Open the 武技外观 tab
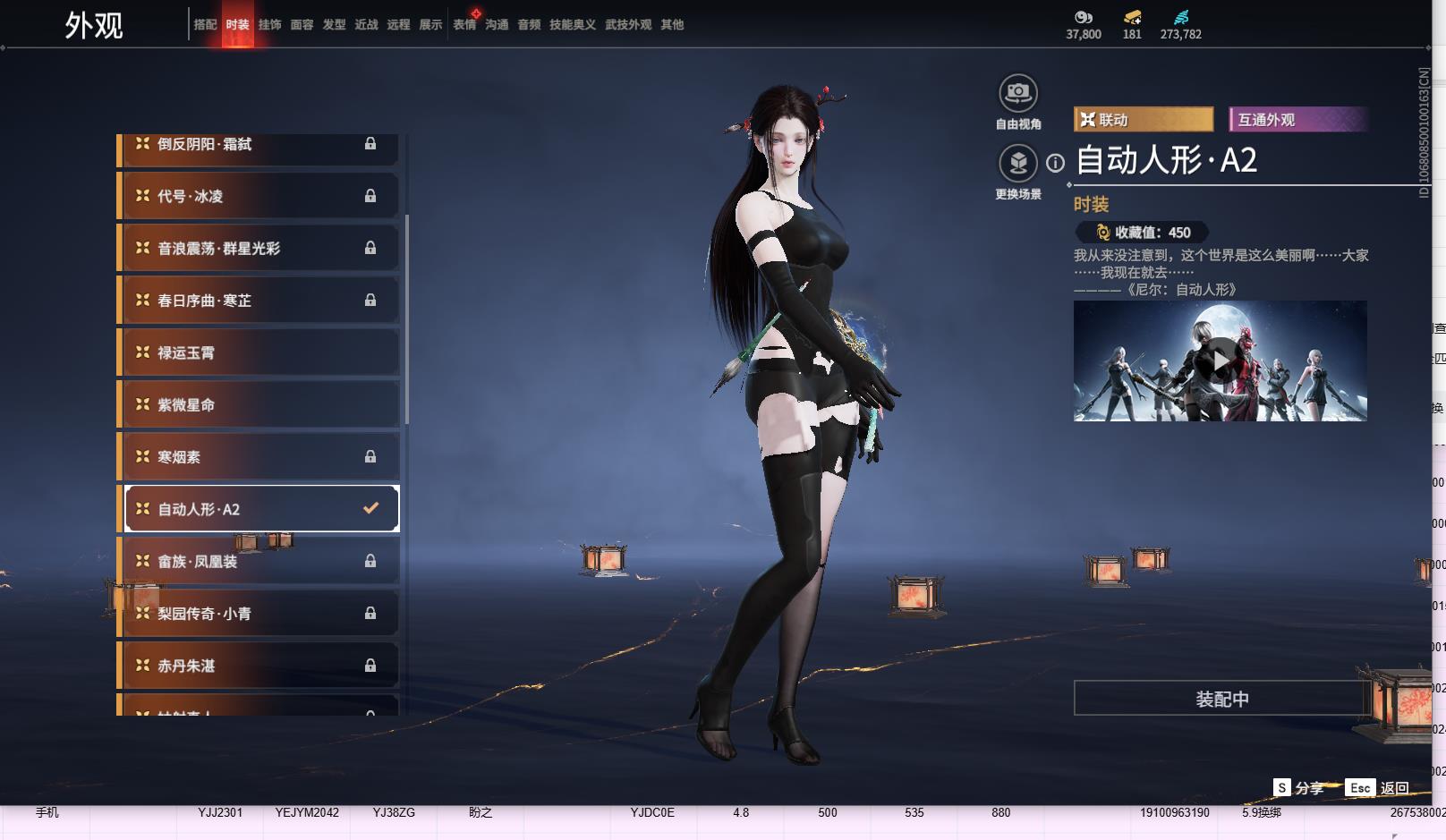 coord(627,25)
